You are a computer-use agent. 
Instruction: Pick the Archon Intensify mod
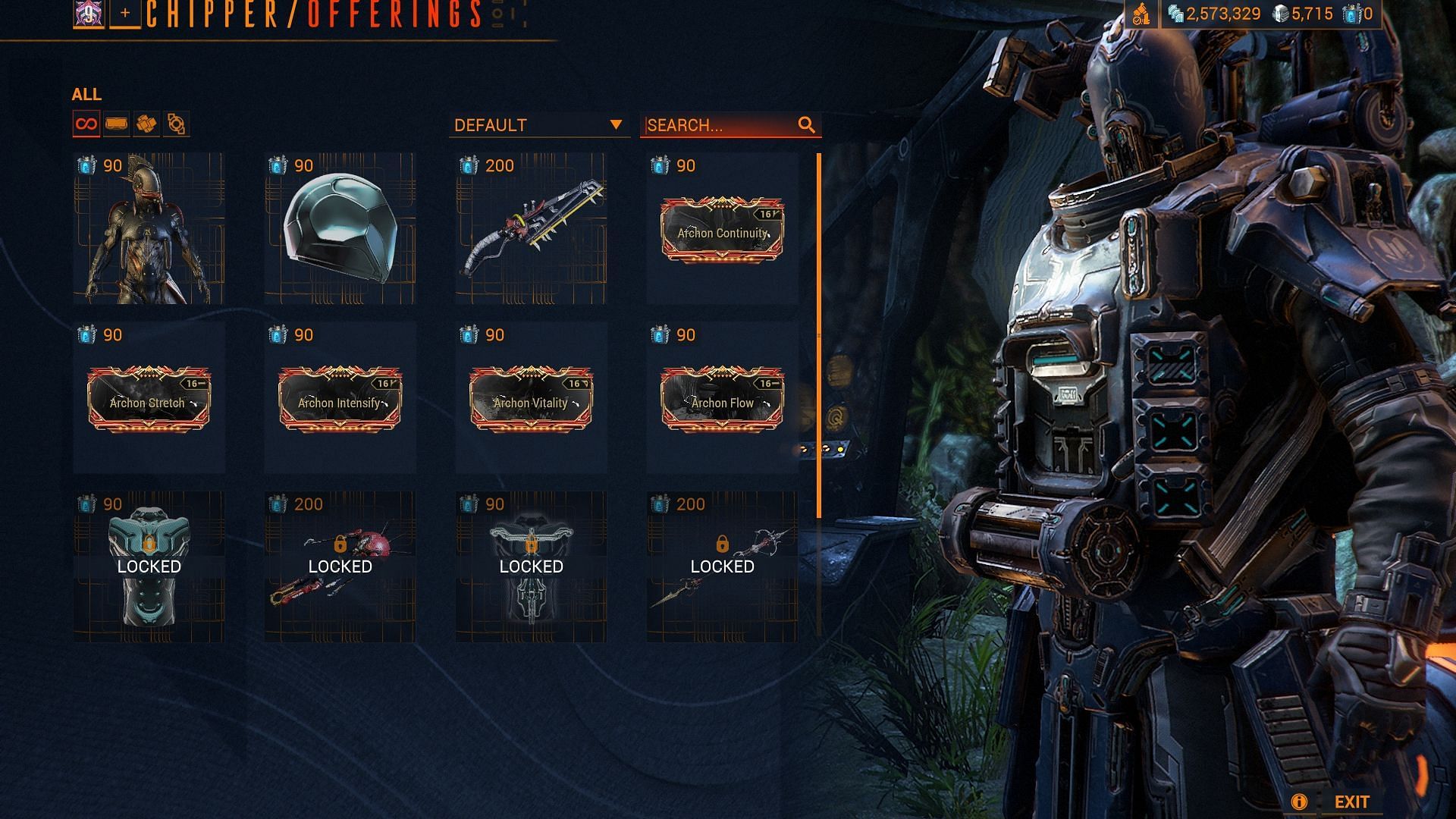click(340, 399)
